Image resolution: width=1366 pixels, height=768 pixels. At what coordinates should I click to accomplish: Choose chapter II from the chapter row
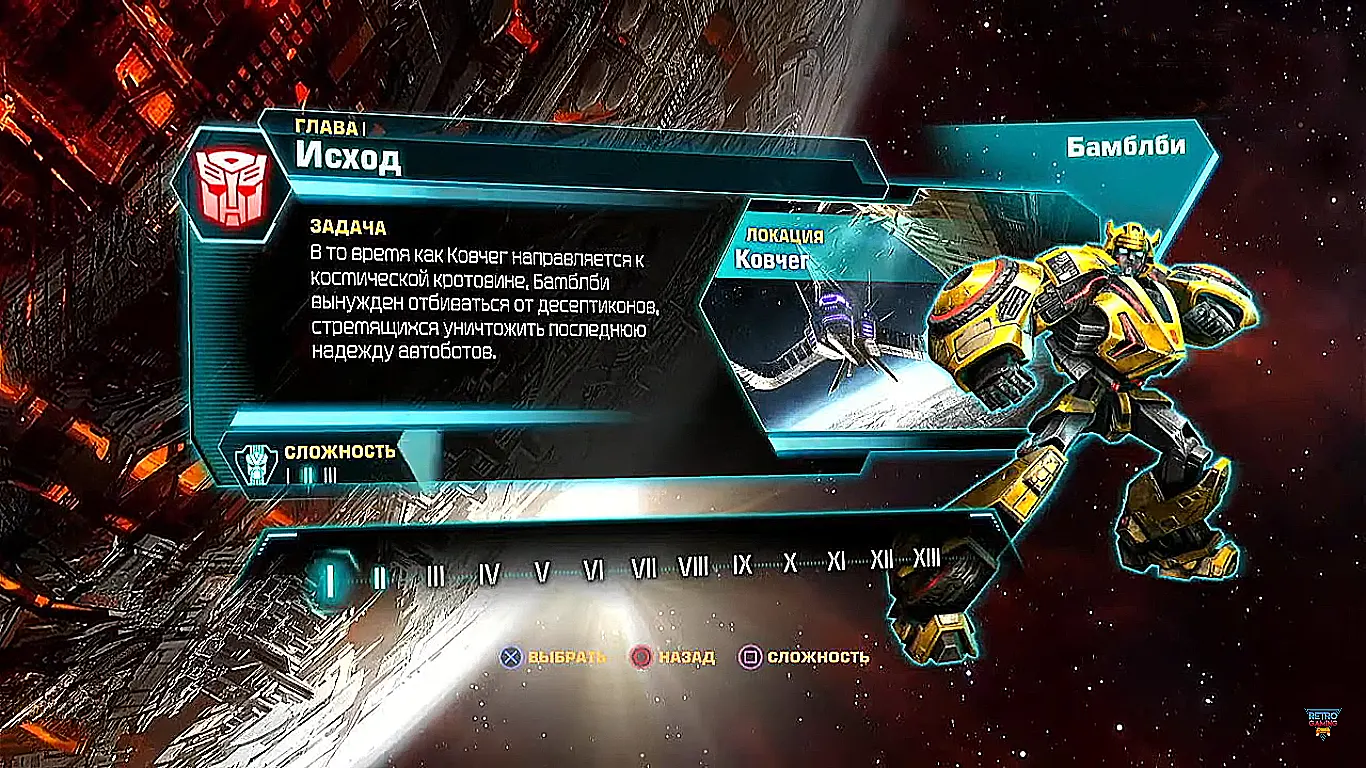378,576
